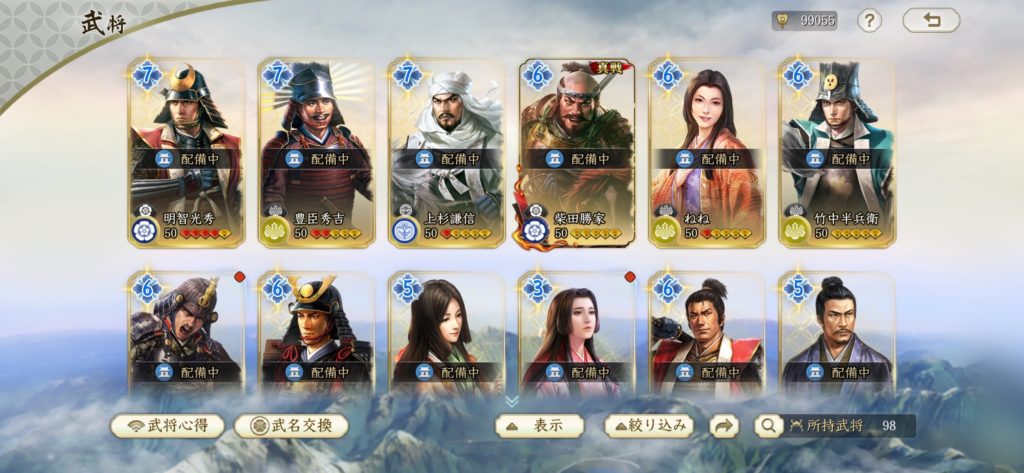Open the 上杉謙信 officer card
The image size is (1024, 473).
[x=446, y=152]
